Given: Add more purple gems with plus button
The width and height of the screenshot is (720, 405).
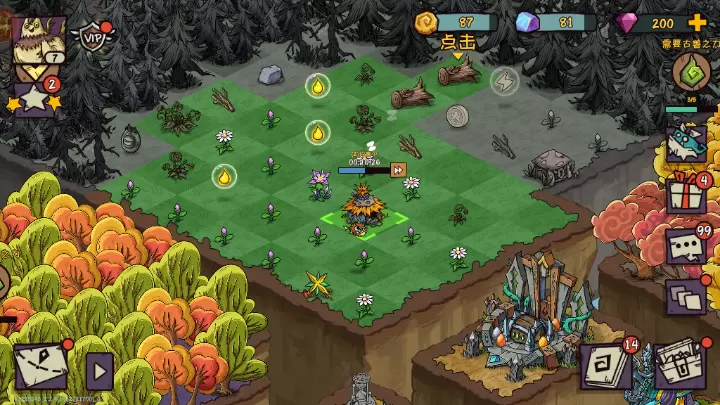Looking at the screenshot, I should pyautogui.click(x=697, y=23).
